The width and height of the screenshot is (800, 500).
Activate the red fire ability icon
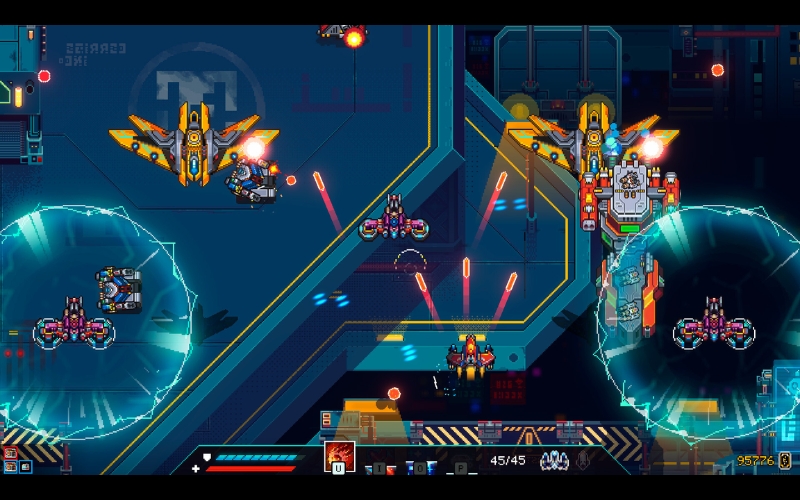(339, 455)
